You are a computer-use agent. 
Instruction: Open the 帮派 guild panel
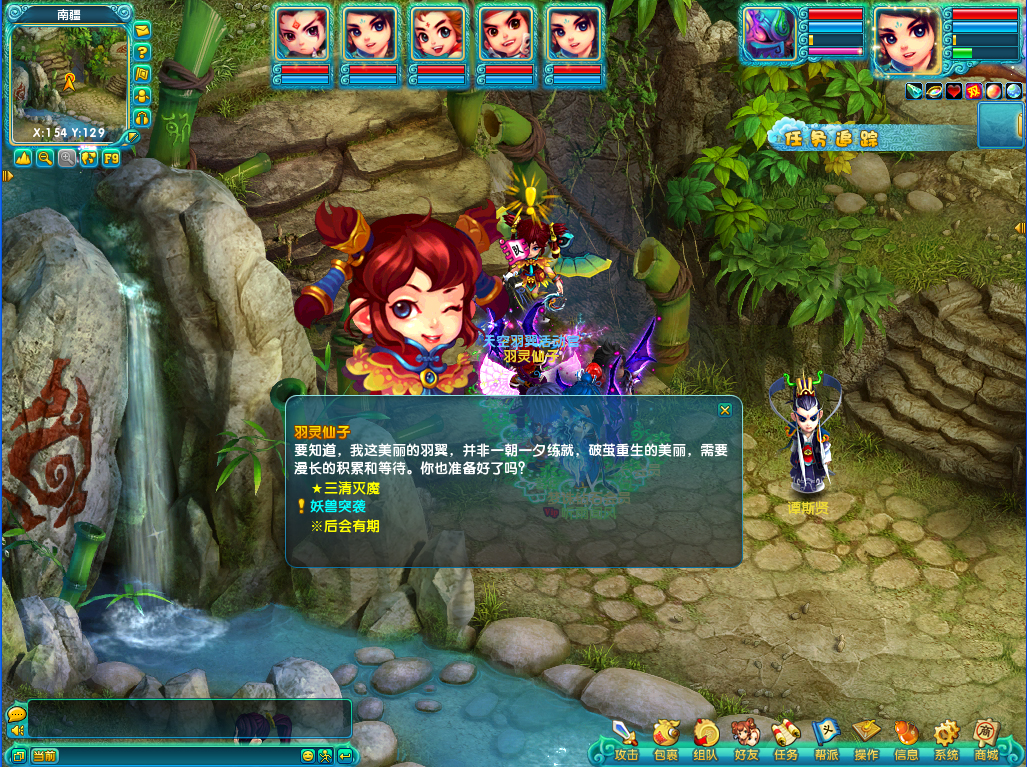[826, 739]
